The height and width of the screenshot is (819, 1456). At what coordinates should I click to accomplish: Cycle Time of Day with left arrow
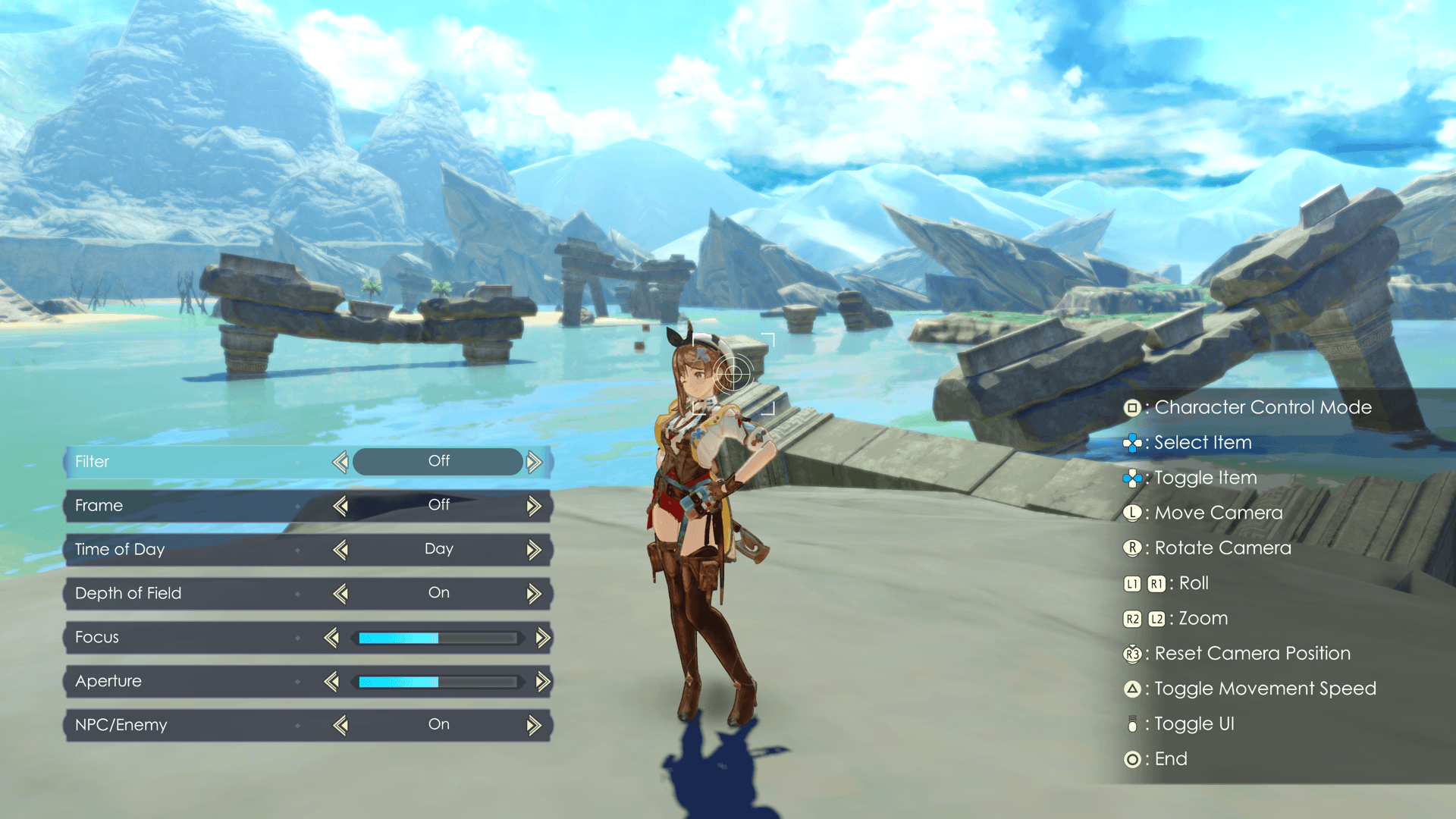(x=340, y=550)
